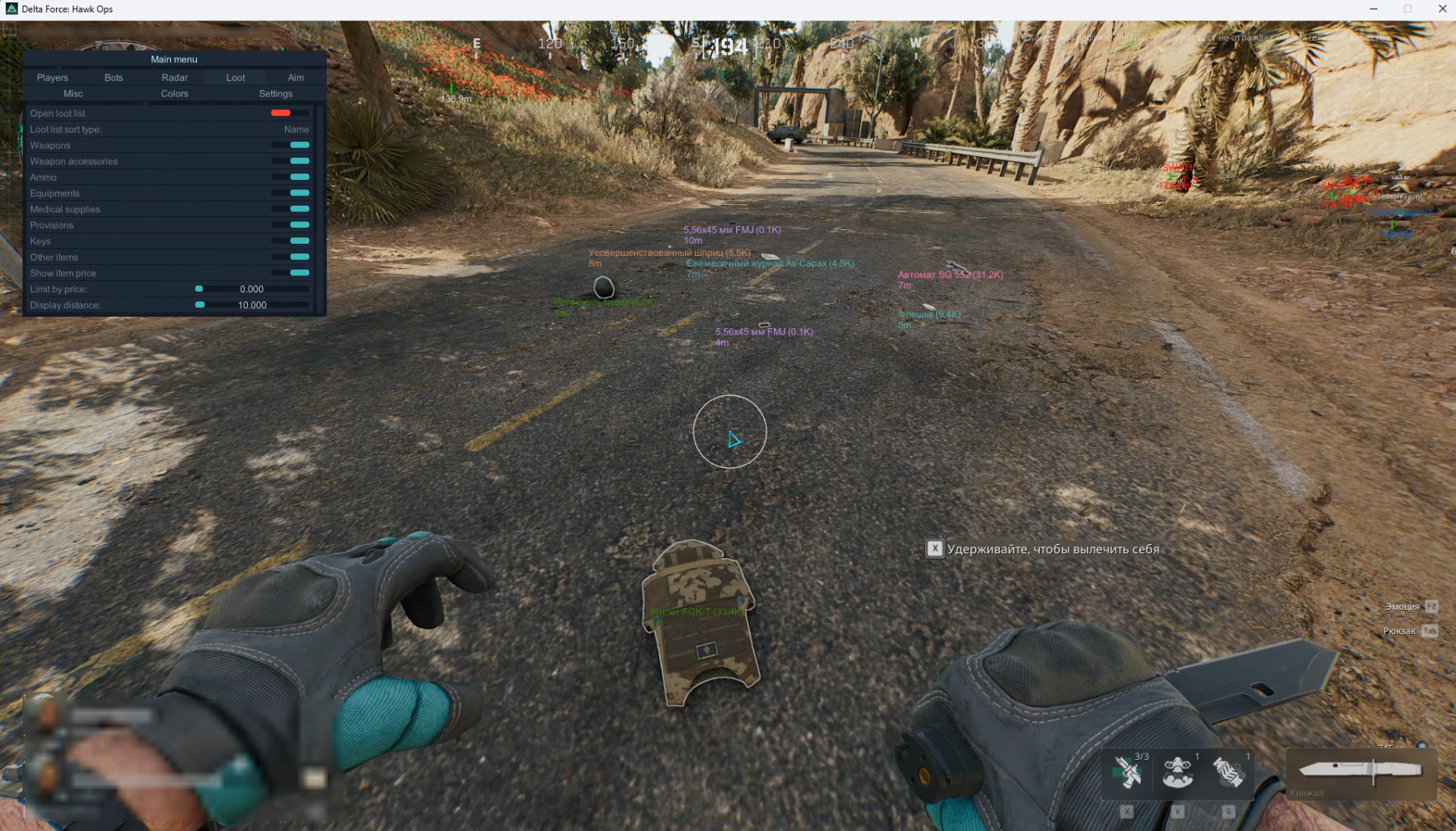Change the Loot list sort type
The image size is (1456, 831).
296,130
